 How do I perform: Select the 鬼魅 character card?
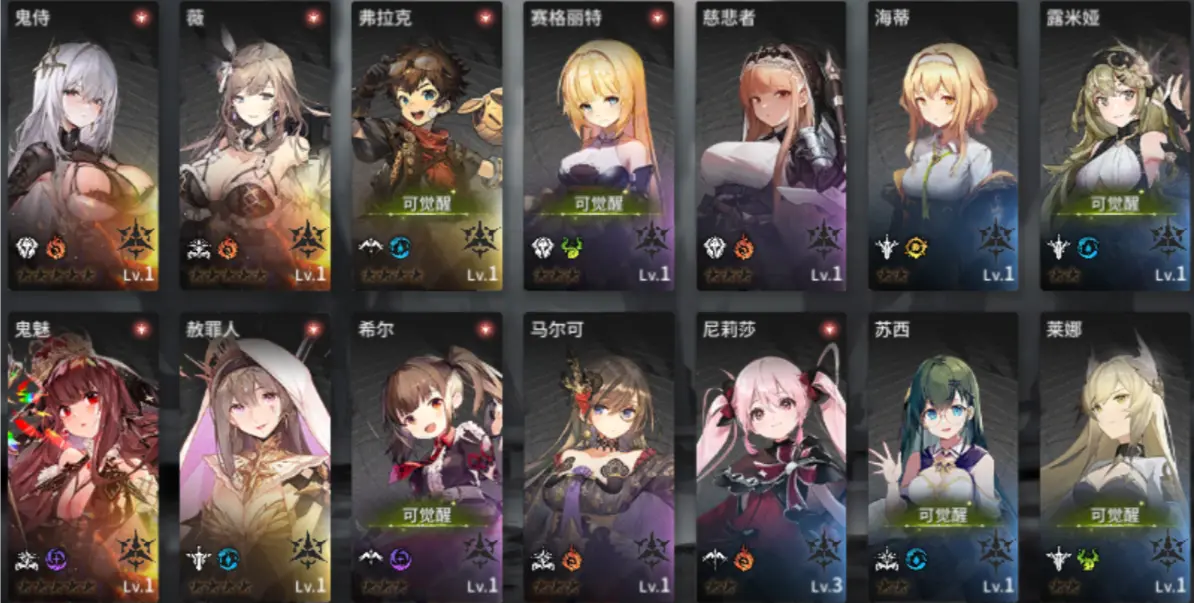83,455
